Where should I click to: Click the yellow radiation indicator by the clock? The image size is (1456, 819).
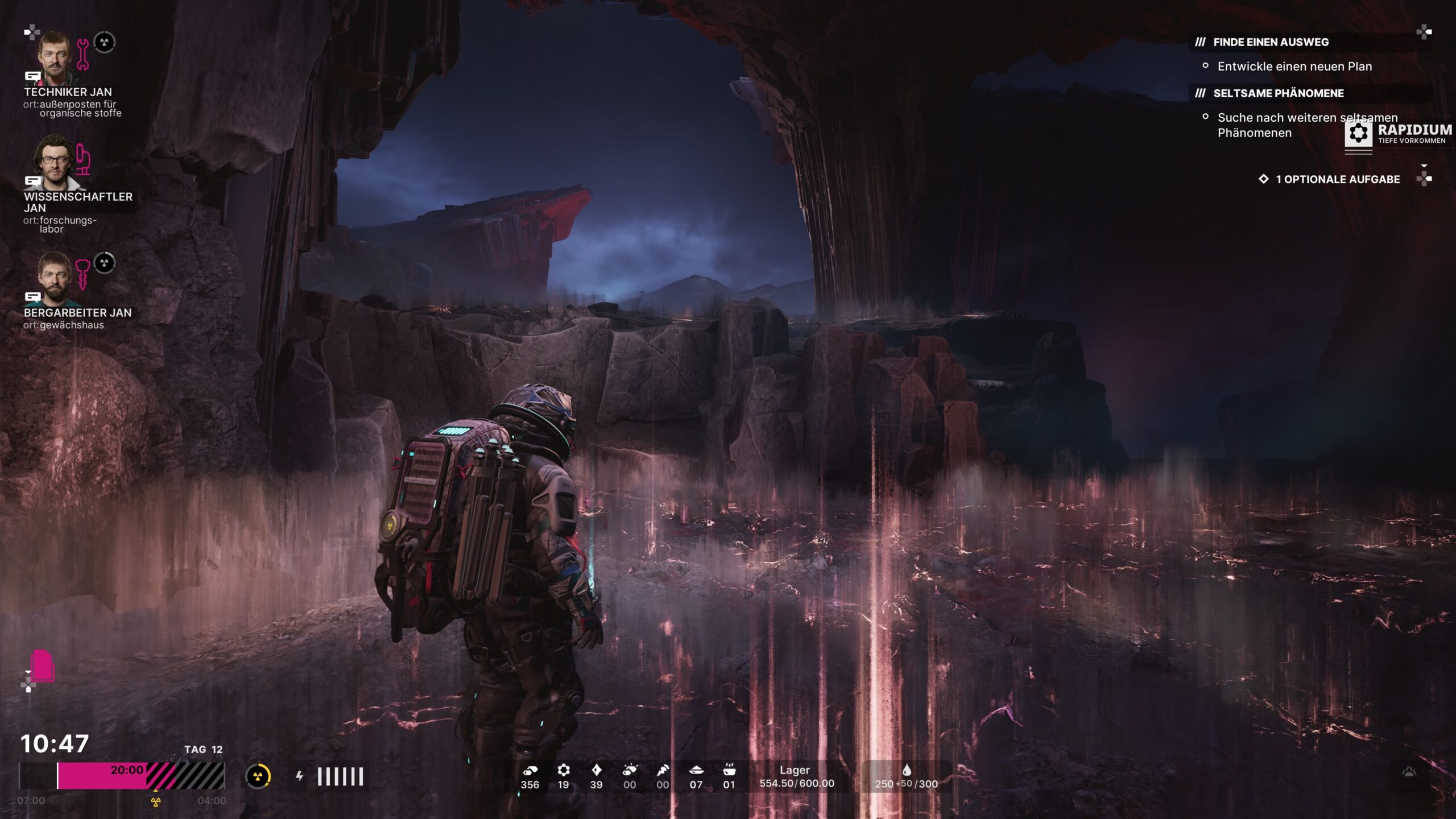[x=258, y=776]
